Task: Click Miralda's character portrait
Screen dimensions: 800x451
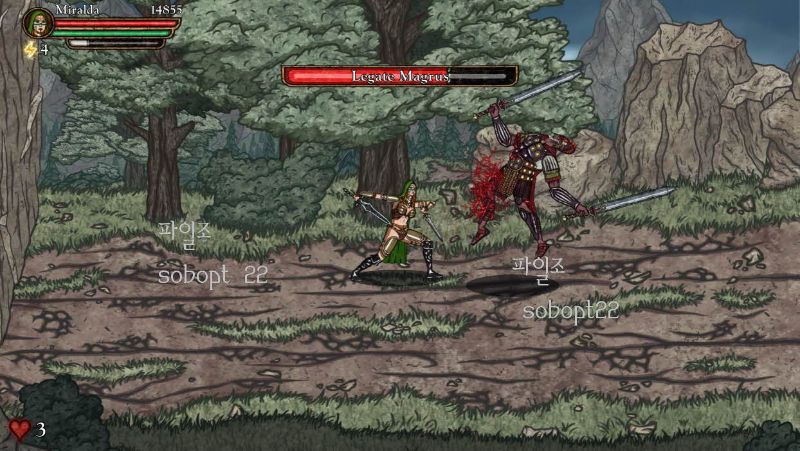Action: click(37, 22)
